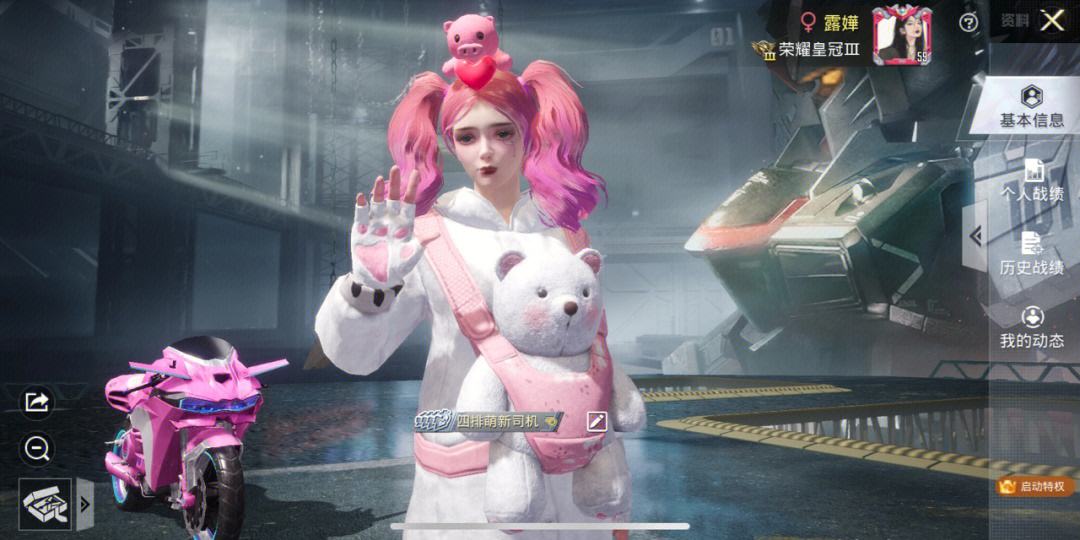The width and height of the screenshot is (1080, 540).
Task: Open the question mark help icon
Action: coord(968,22)
